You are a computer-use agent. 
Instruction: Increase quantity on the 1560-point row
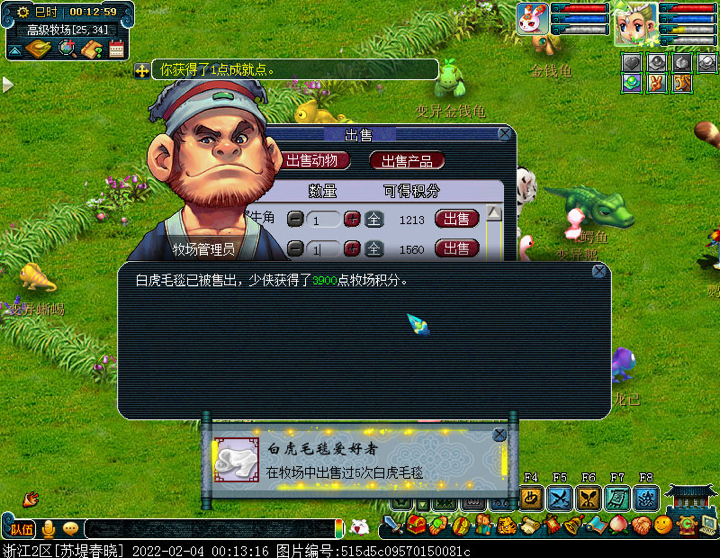click(352, 248)
